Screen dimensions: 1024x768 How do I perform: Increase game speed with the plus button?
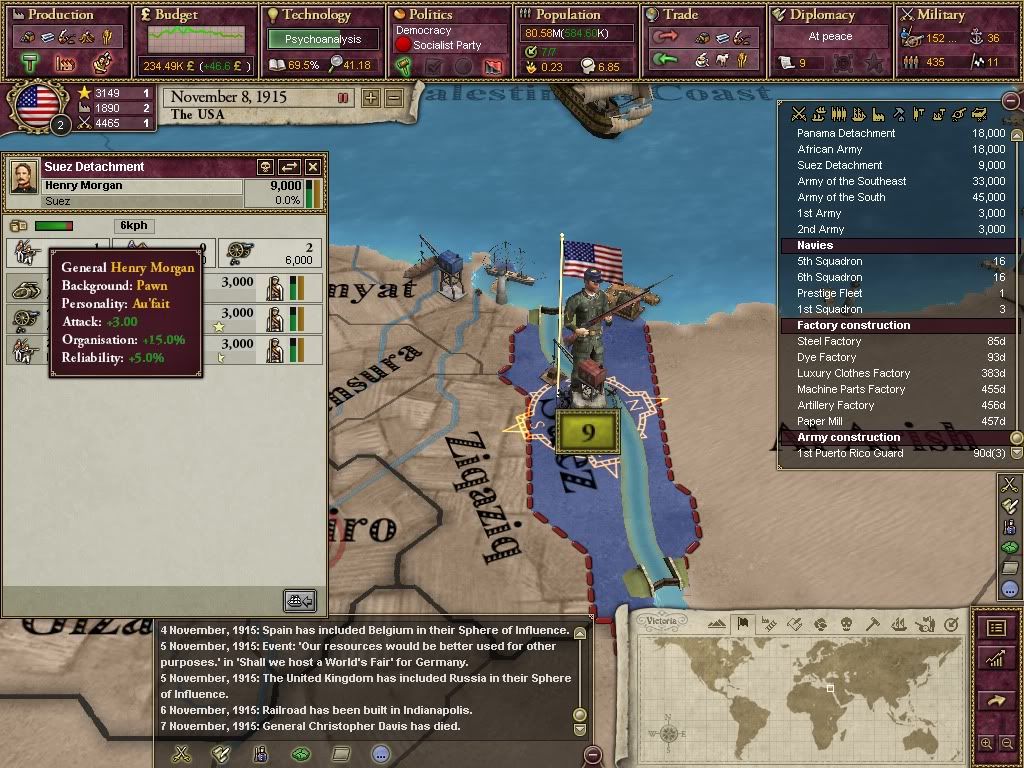(x=371, y=98)
